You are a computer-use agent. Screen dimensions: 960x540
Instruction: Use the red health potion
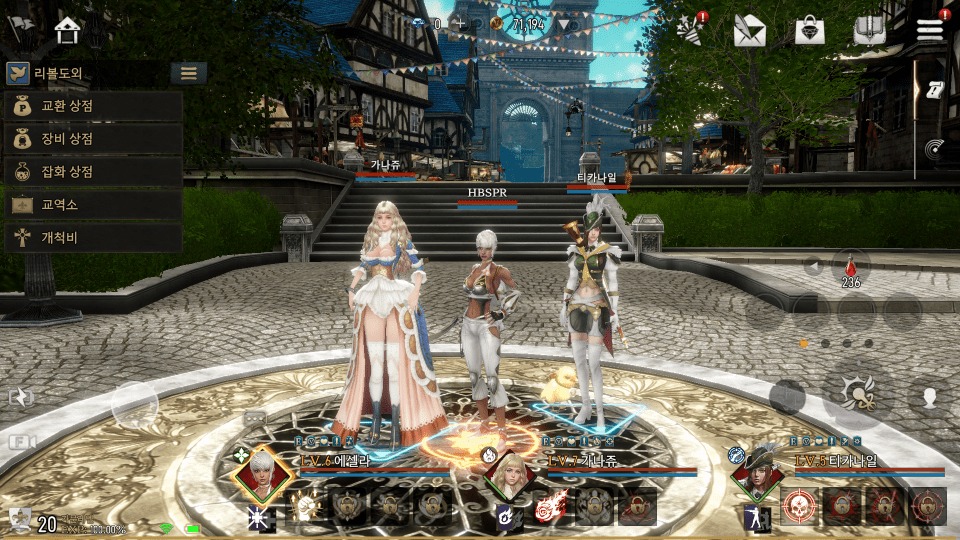[x=851, y=268]
